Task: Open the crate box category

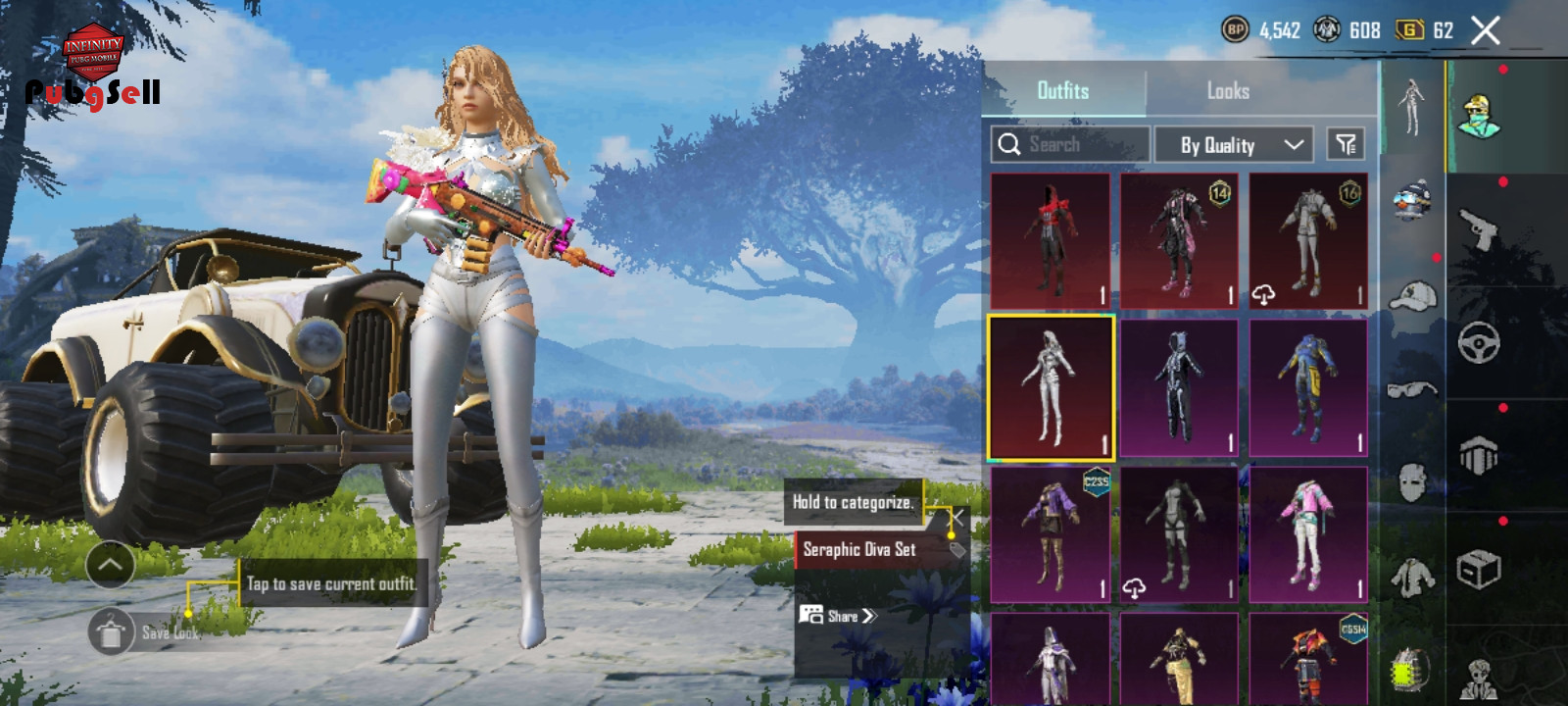Action: [1478, 569]
